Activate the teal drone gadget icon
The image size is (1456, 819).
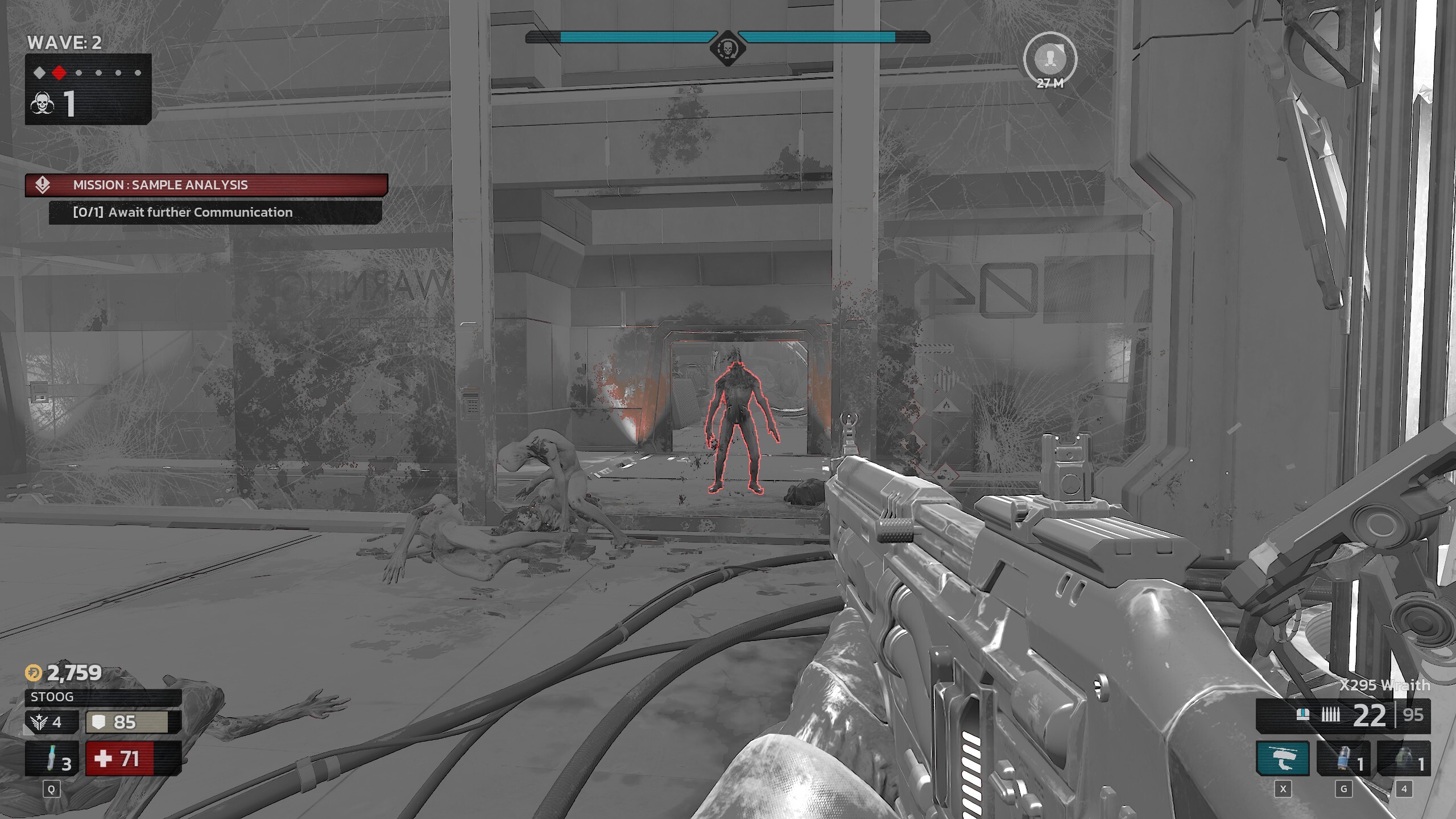point(1283,759)
